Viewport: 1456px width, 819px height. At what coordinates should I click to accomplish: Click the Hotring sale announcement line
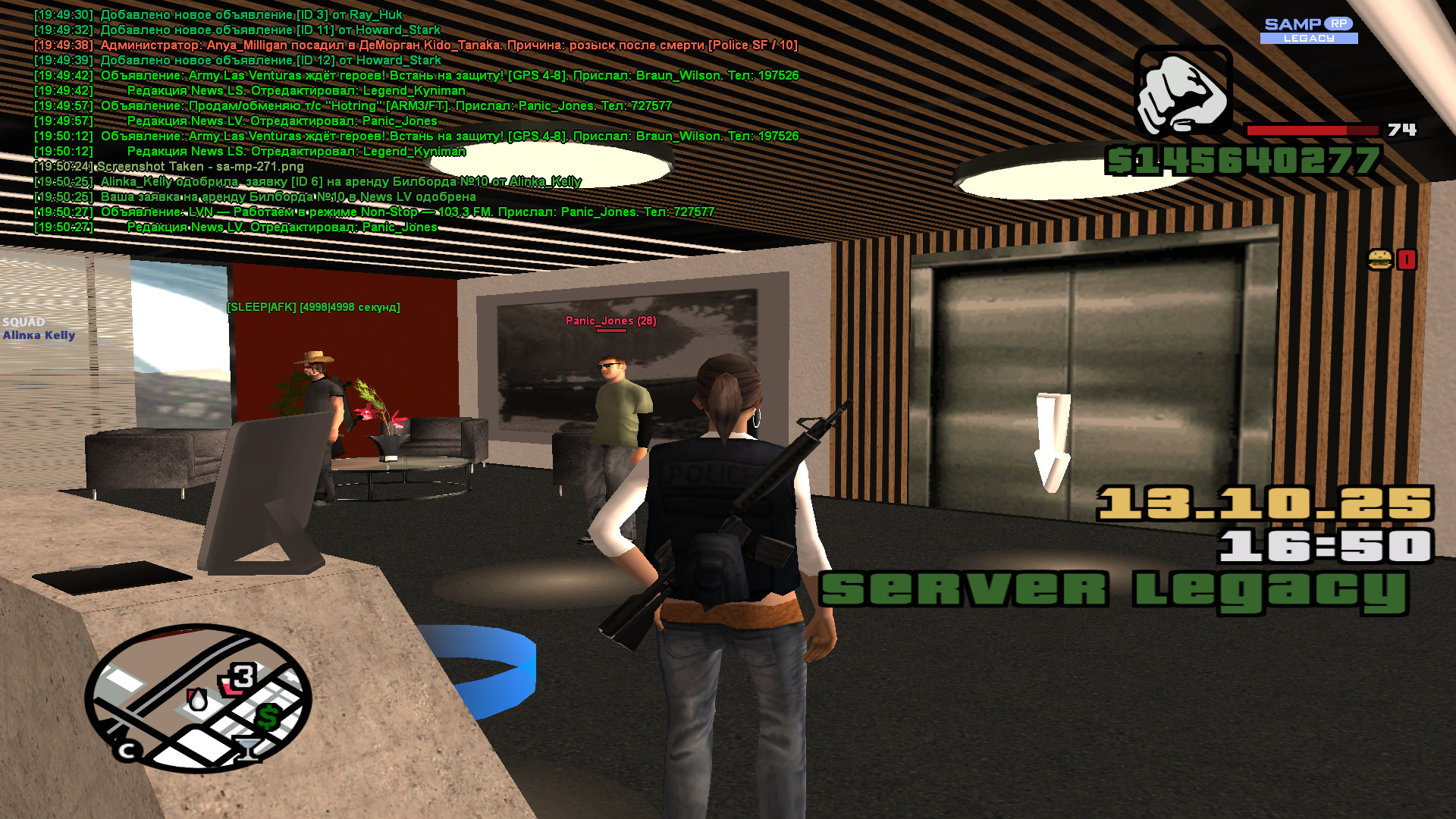[x=386, y=106]
